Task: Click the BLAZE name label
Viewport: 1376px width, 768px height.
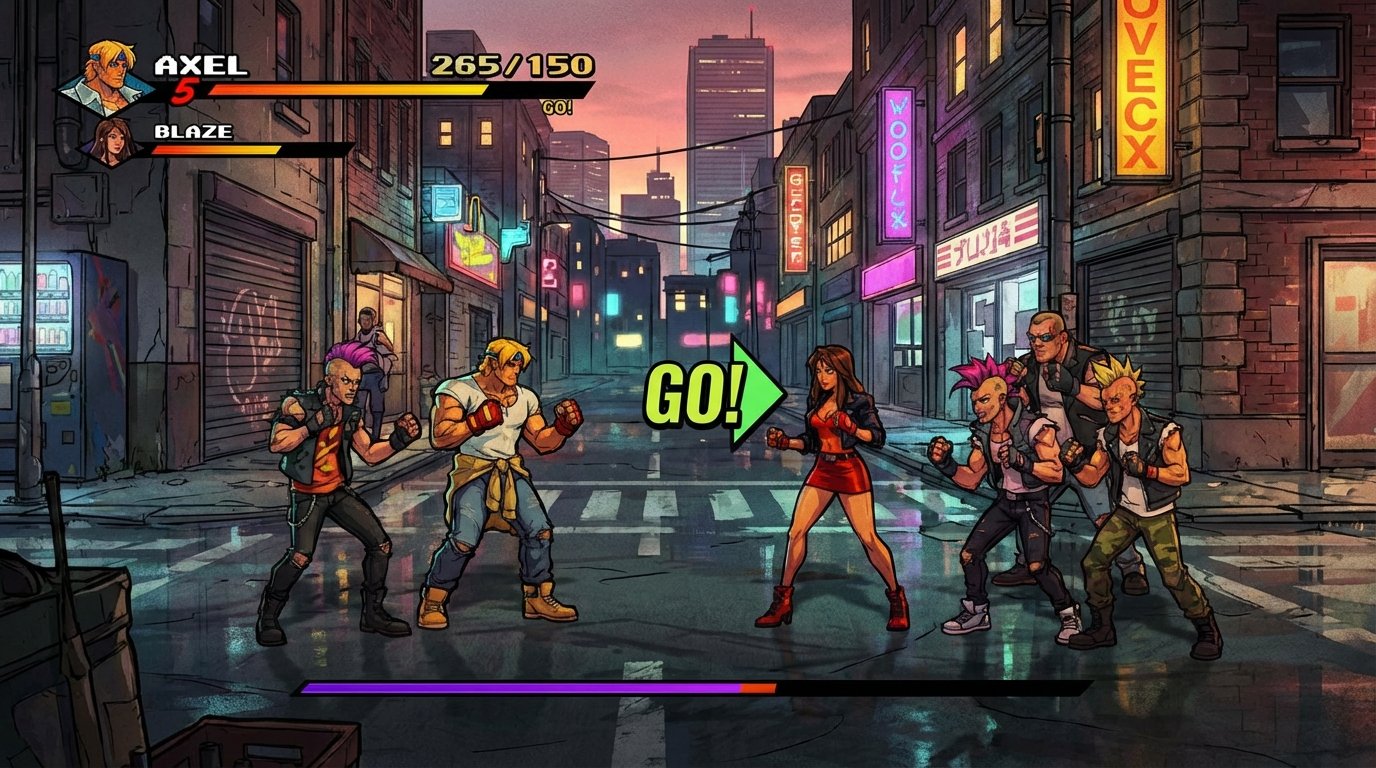Action: pos(190,130)
